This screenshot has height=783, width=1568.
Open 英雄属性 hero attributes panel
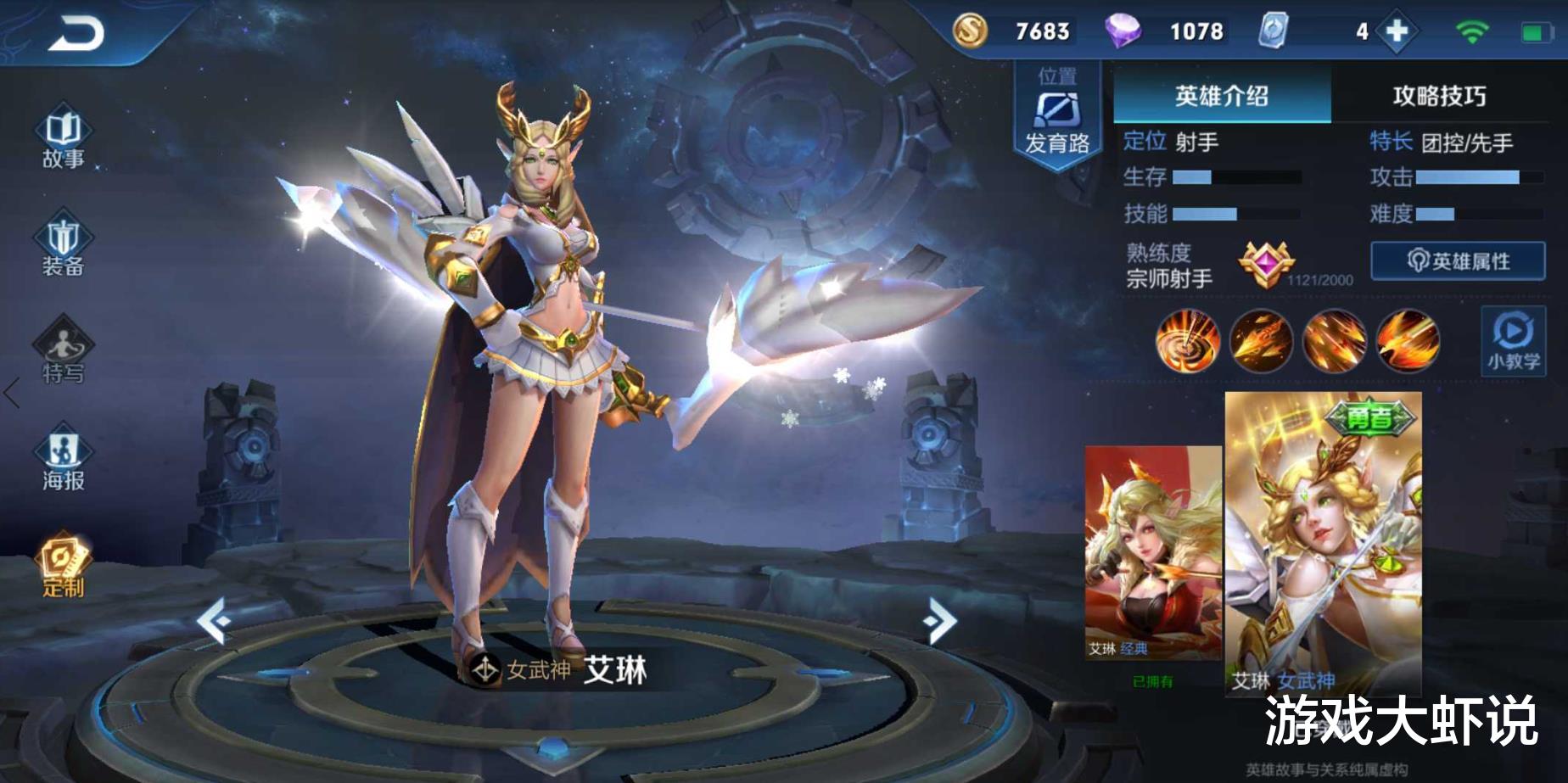(x=1459, y=260)
